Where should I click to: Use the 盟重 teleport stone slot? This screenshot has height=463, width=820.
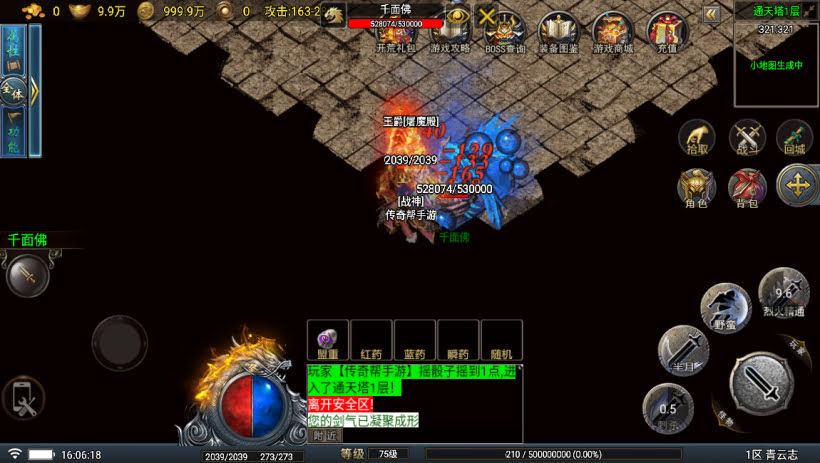tap(327, 340)
